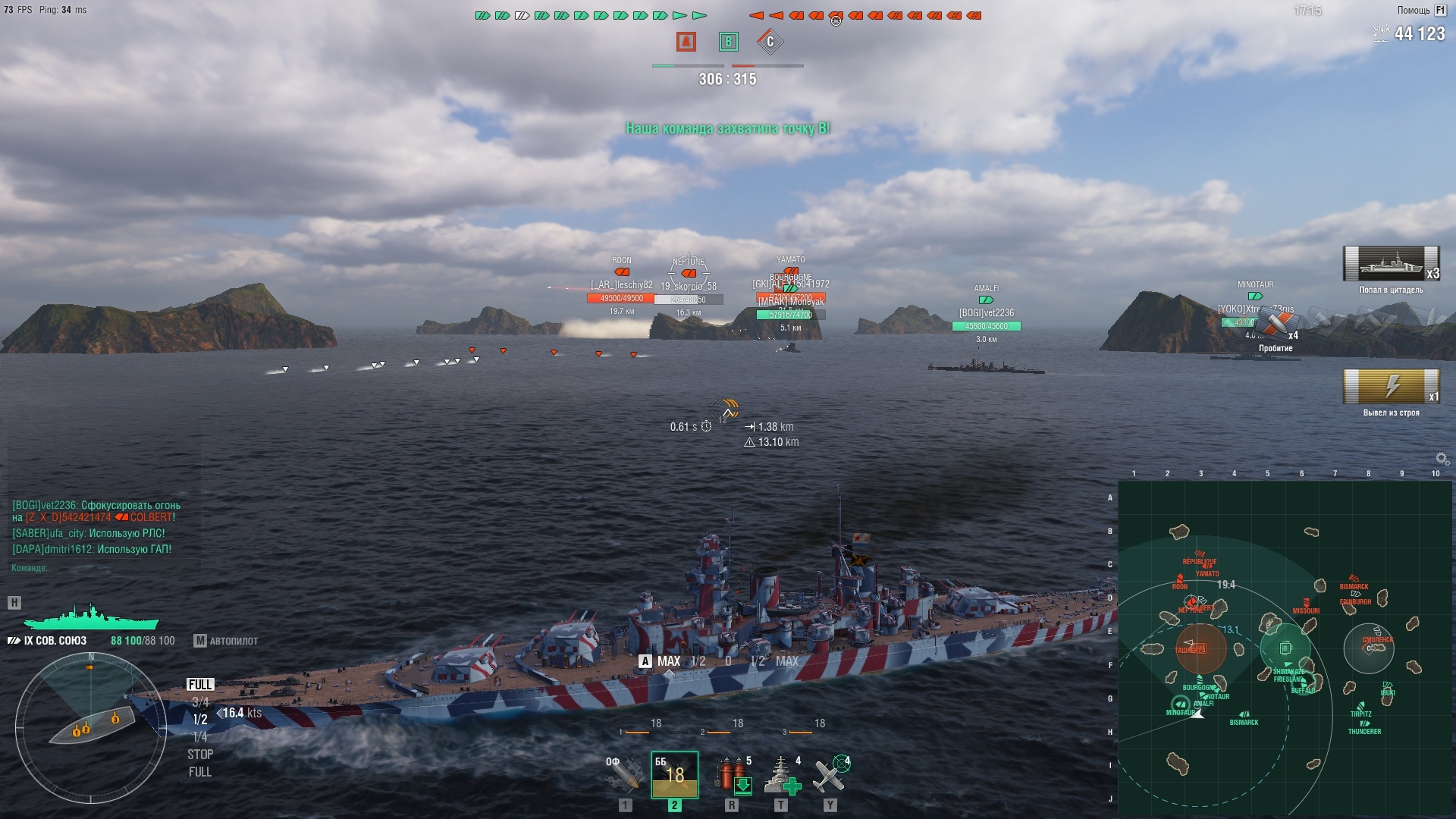Image resolution: width=1456 pixels, height=819 pixels.
Task: Select the ОФ high-explosive shell slot
Action: (x=623, y=774)
